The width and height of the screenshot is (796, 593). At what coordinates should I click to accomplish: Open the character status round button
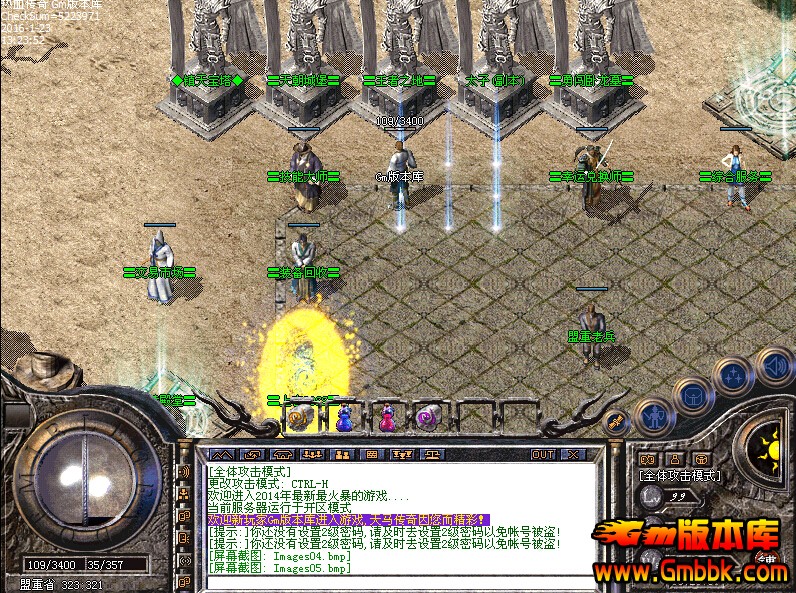(x=655, y=414)
